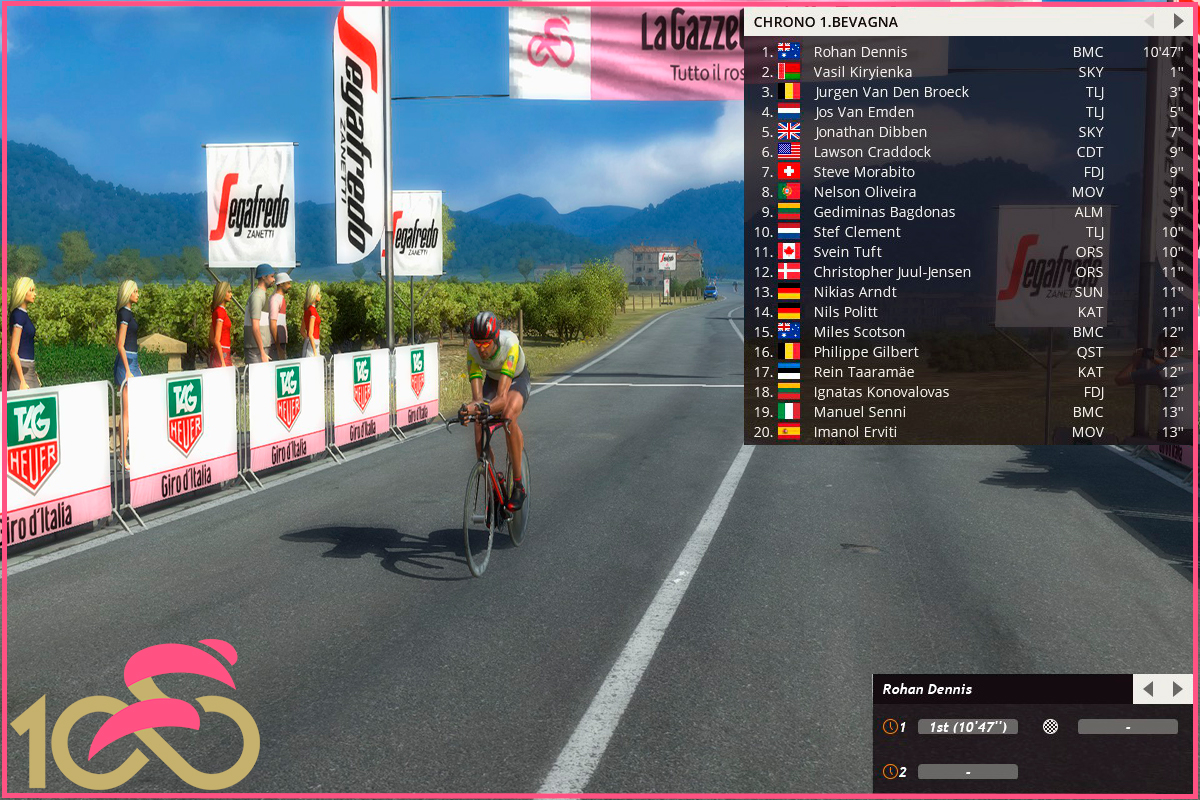Choose Nelson Oliveira in the results

tap(864, 192)
